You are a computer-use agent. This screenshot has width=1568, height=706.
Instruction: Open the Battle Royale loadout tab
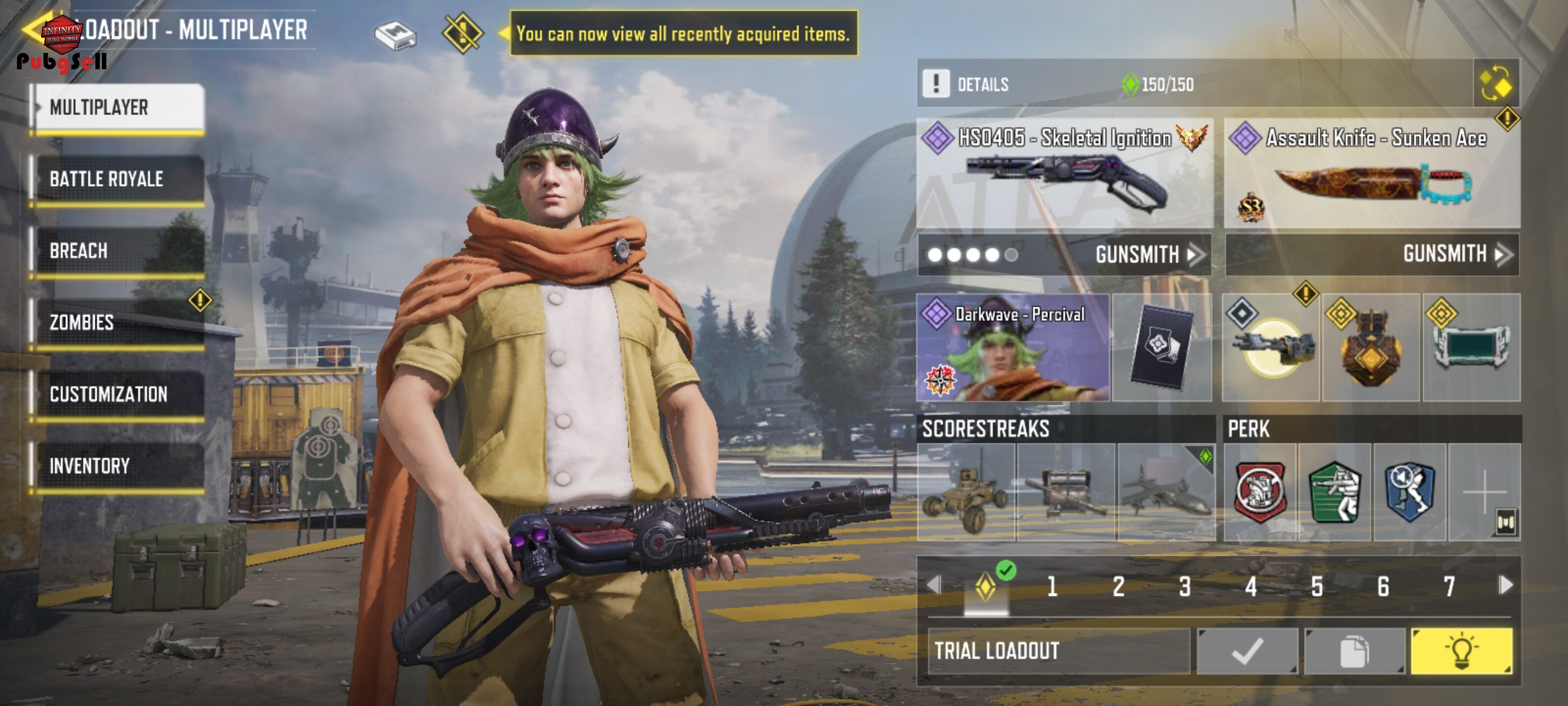click(x=119, y=179)
